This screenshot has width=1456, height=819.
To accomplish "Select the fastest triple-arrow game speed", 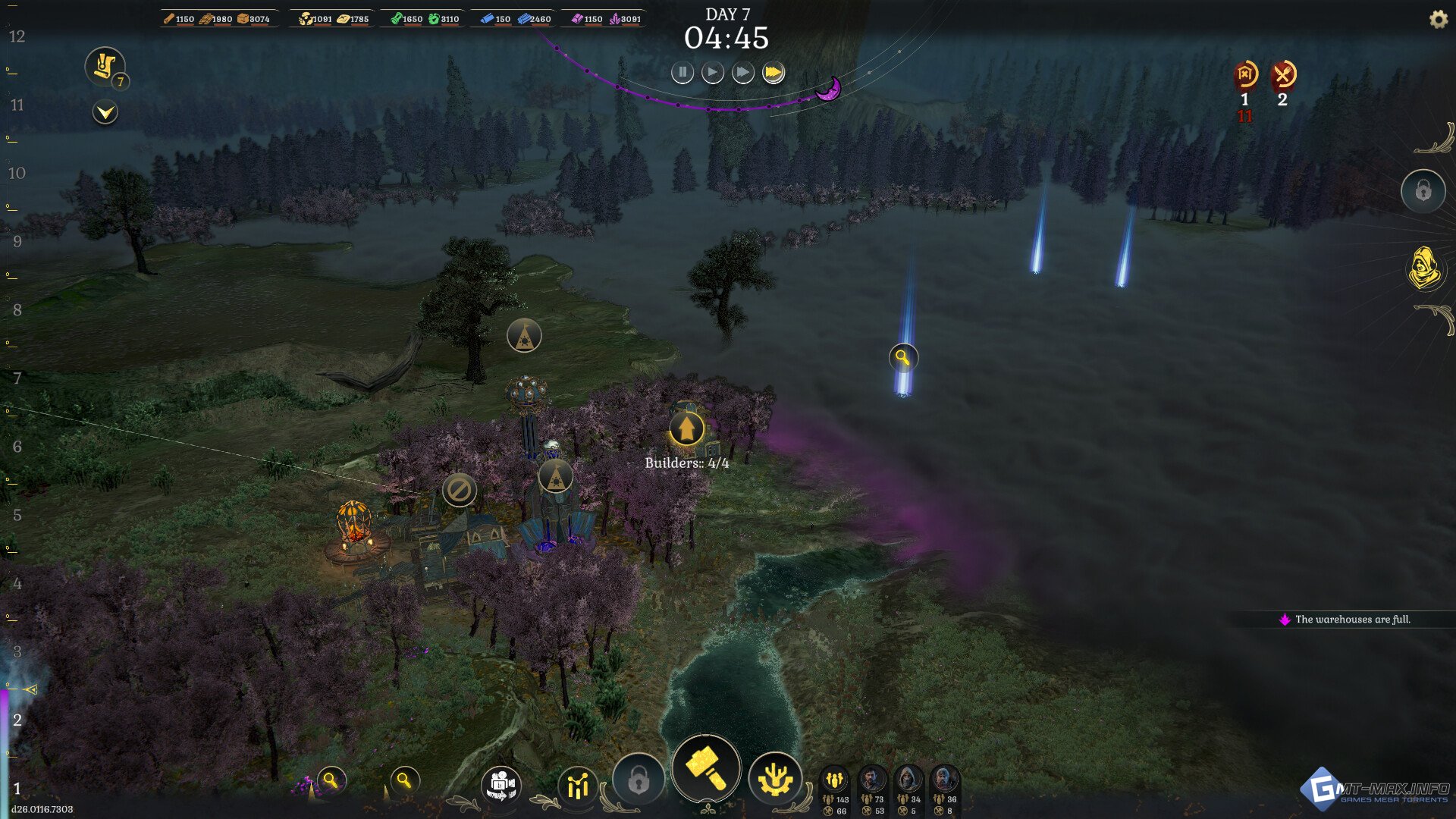I will [773, 73].
